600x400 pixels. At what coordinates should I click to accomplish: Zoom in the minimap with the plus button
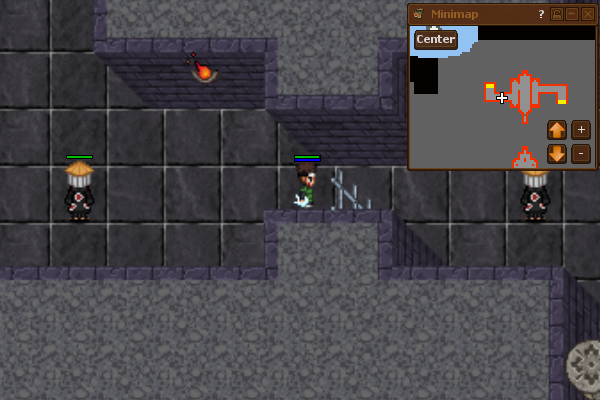pyautogui.click(x=581, y=130)
